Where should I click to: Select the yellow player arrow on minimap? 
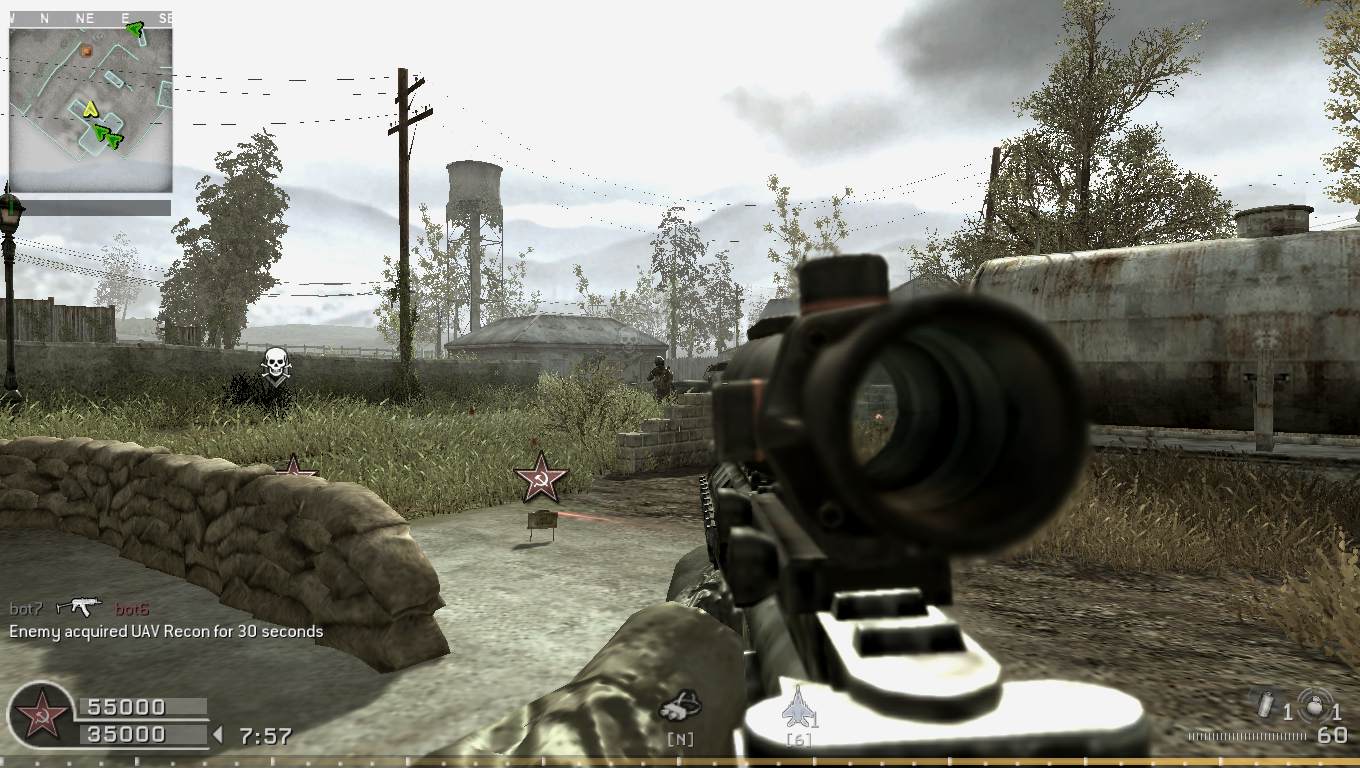(x=90, y=108)
